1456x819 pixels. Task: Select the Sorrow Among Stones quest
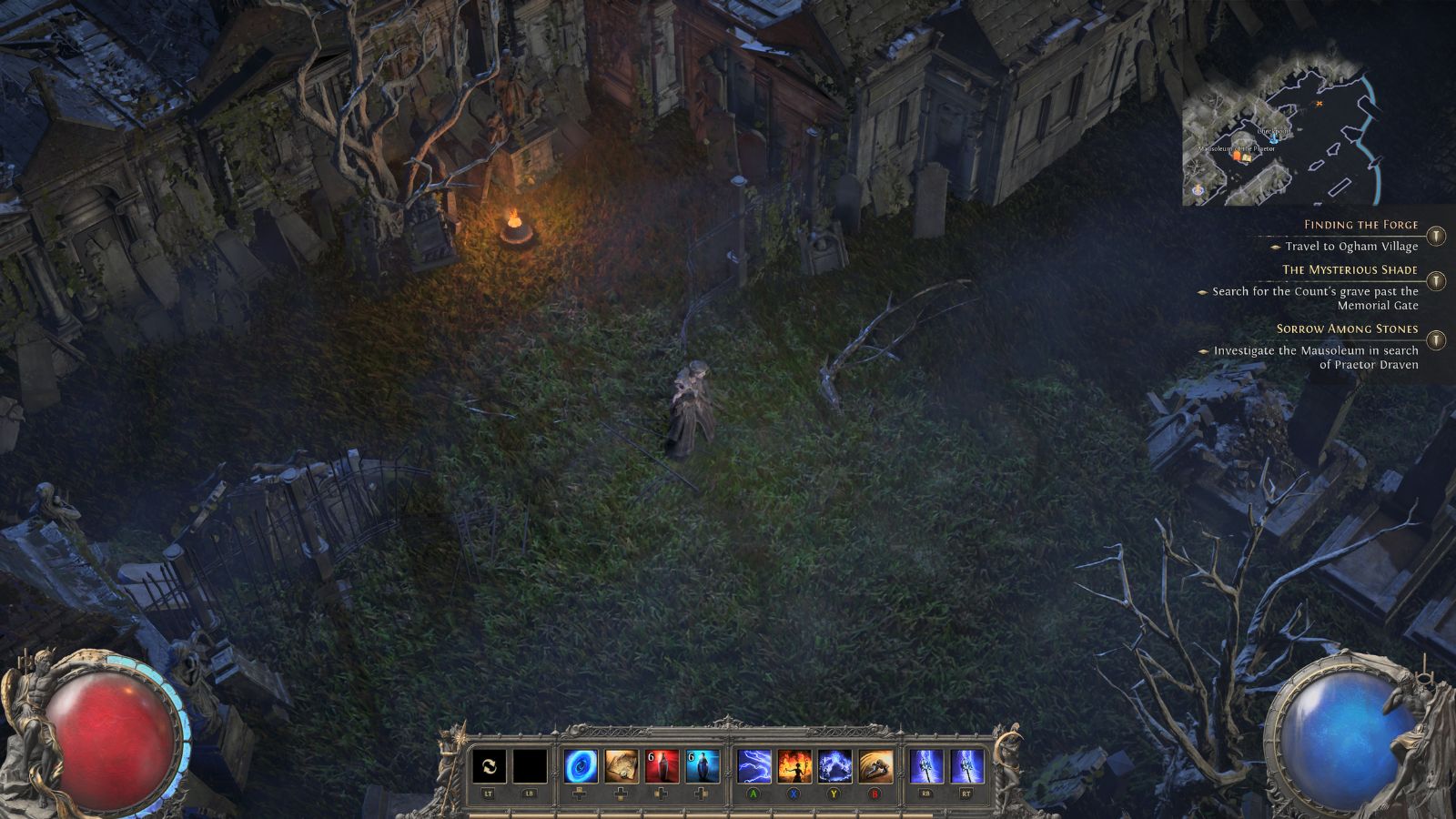click(1347, 329)
